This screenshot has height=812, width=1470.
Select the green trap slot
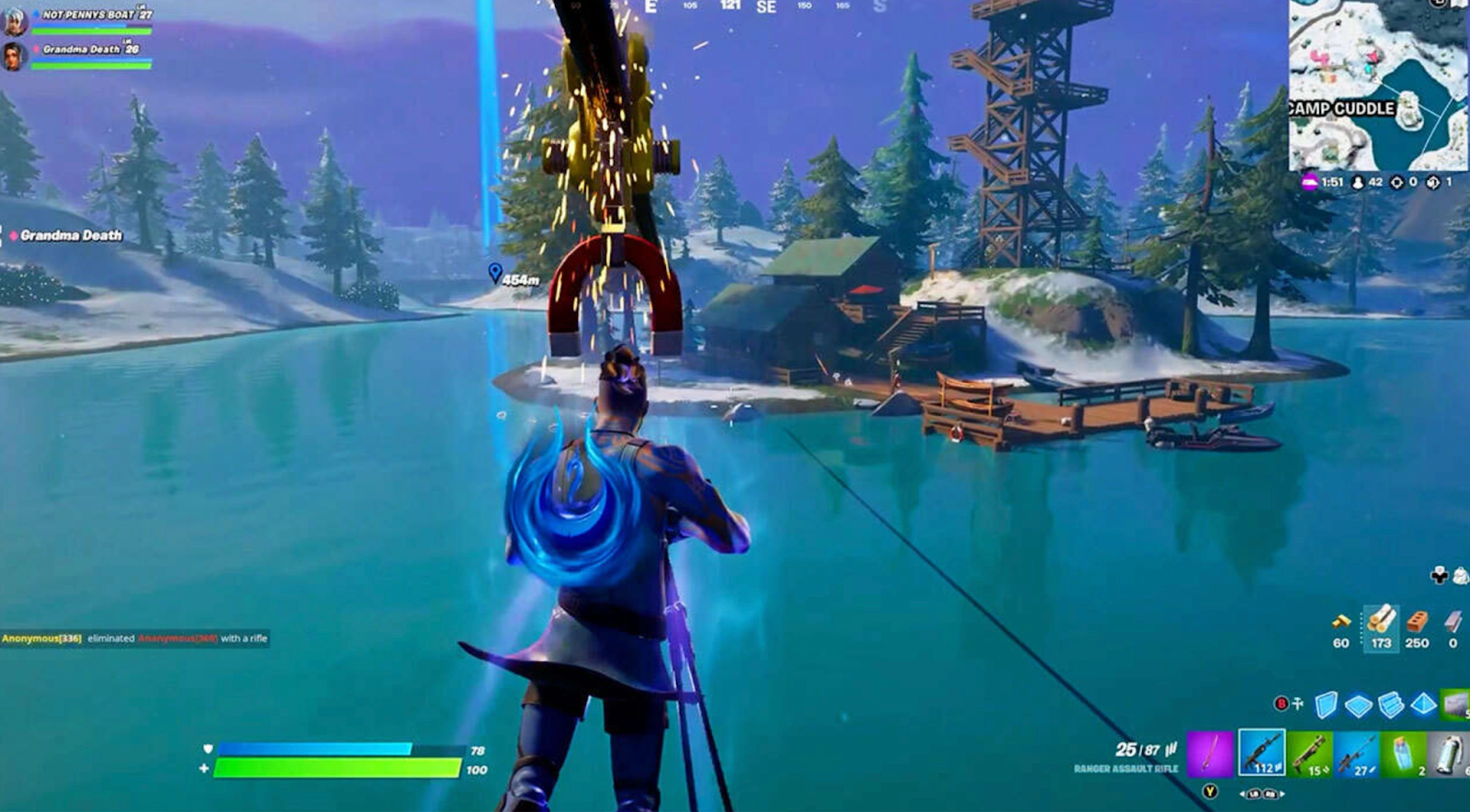[1455, 705]
